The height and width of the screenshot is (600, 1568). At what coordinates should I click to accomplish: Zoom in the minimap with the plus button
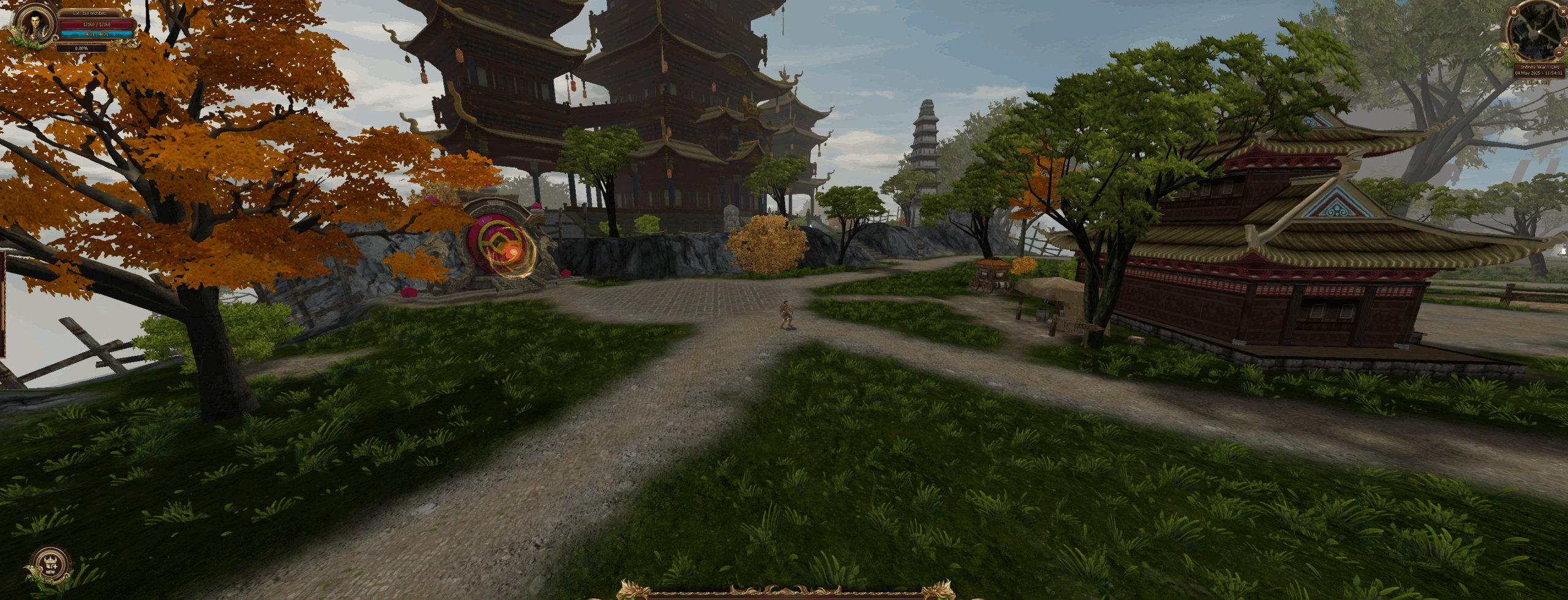pos(1566,42)
